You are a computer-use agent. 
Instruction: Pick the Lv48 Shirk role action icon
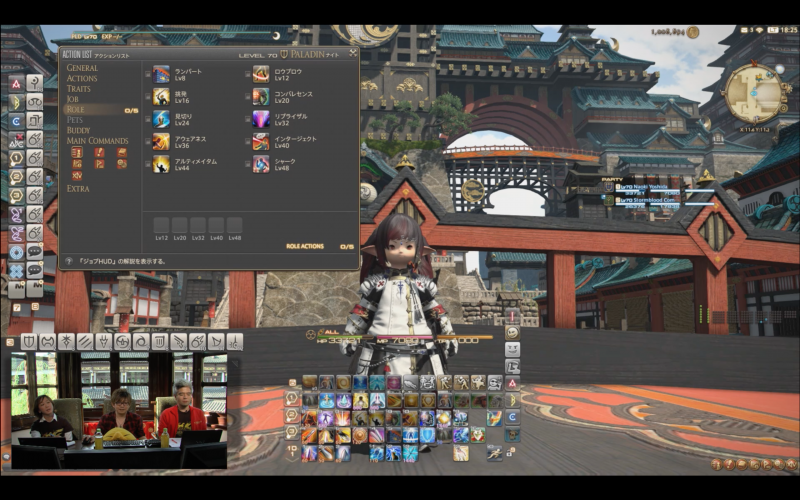tap(261, 163)
